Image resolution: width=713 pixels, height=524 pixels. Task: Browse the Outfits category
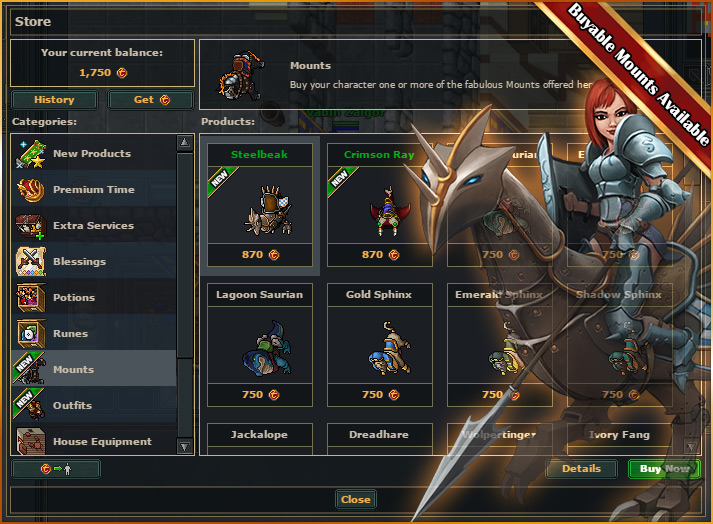pos(72,406)
